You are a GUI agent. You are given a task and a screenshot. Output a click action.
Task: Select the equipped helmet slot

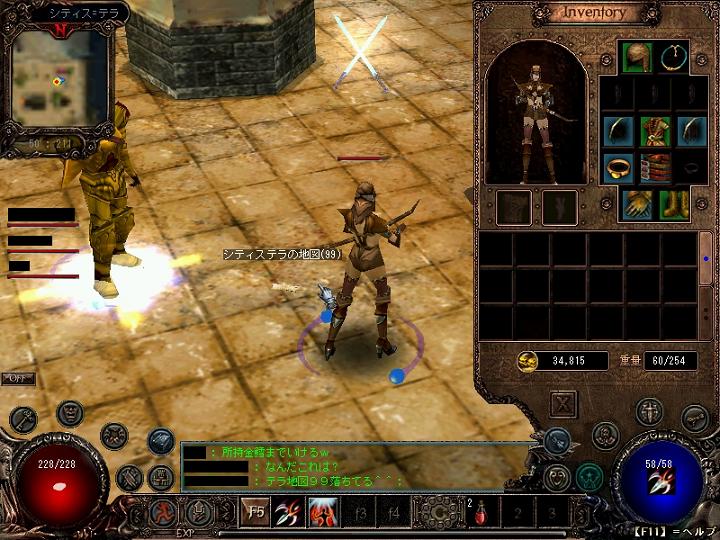(636, 56)
